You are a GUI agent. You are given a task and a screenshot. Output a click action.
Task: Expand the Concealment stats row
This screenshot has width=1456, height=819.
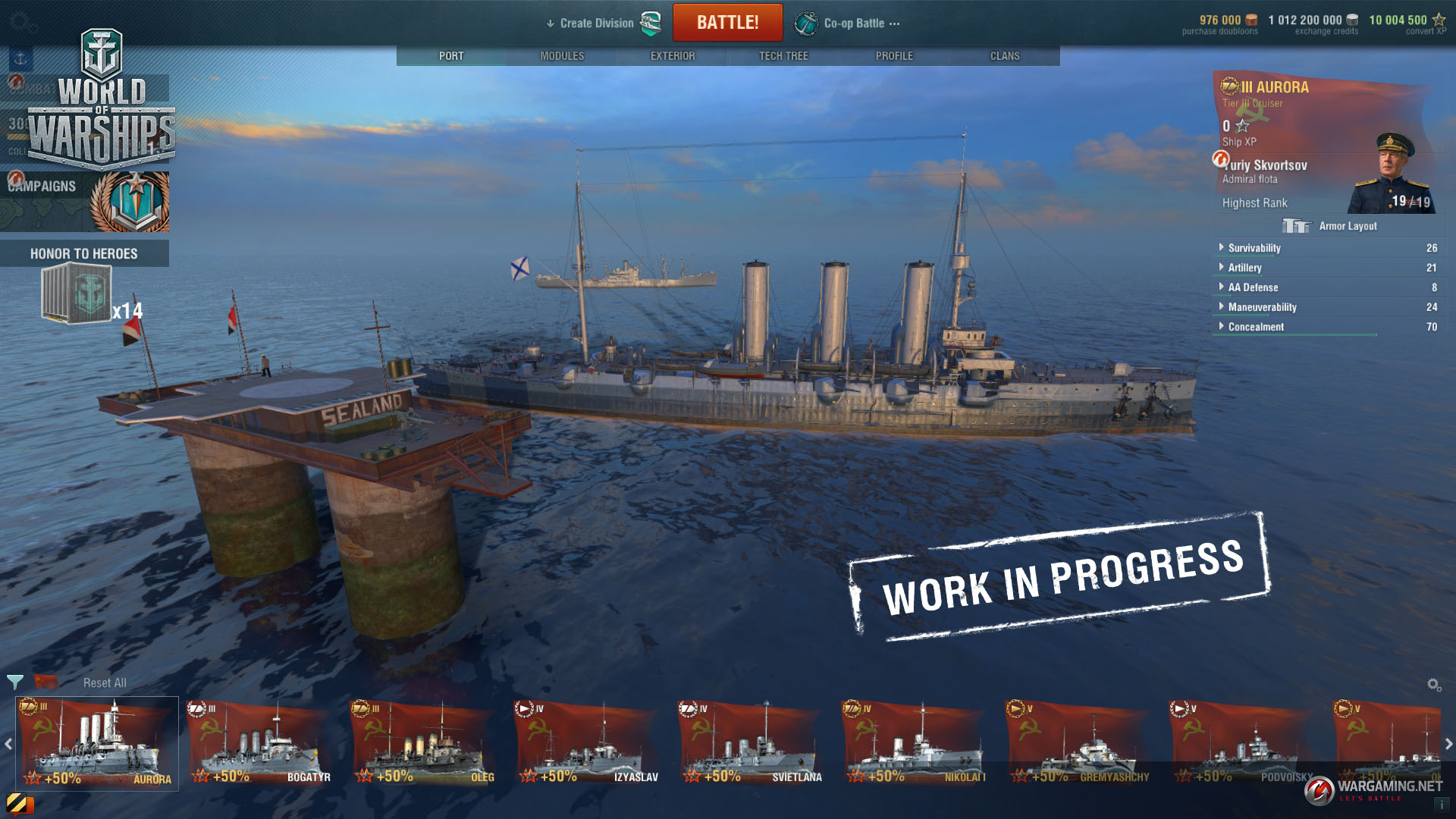tap(1255, 327)
